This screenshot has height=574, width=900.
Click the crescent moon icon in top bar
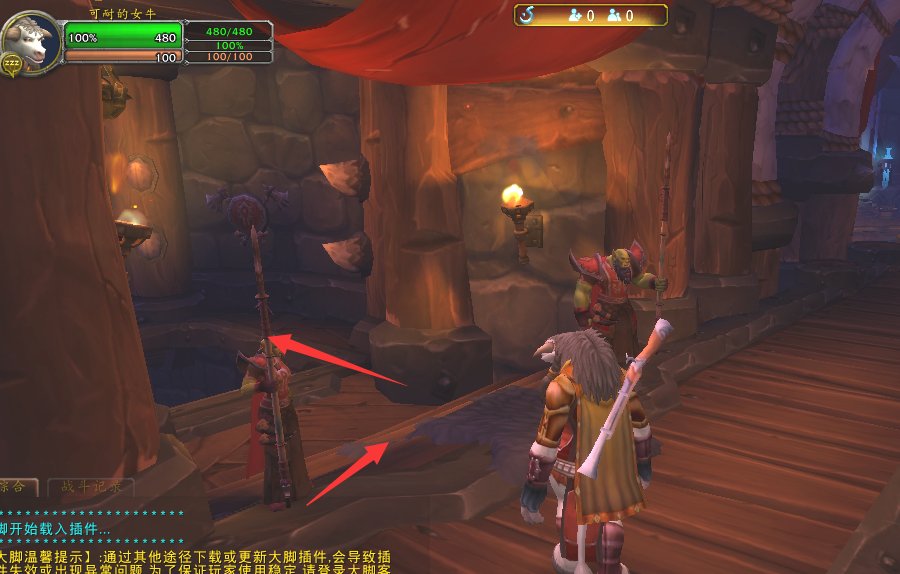click(527, 15)
